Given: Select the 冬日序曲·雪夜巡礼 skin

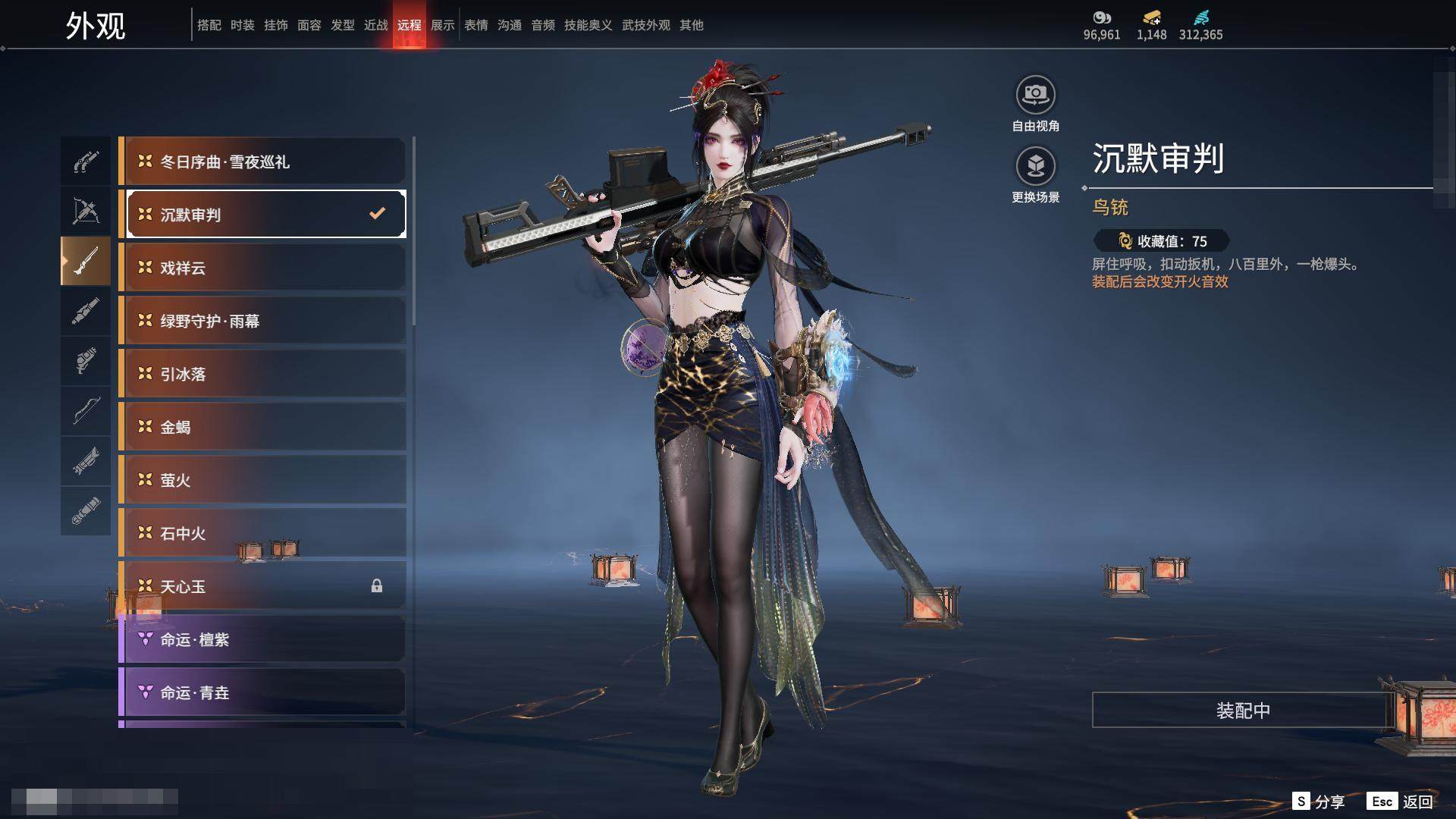Looking at the screenshot, I should pos(262,162).
